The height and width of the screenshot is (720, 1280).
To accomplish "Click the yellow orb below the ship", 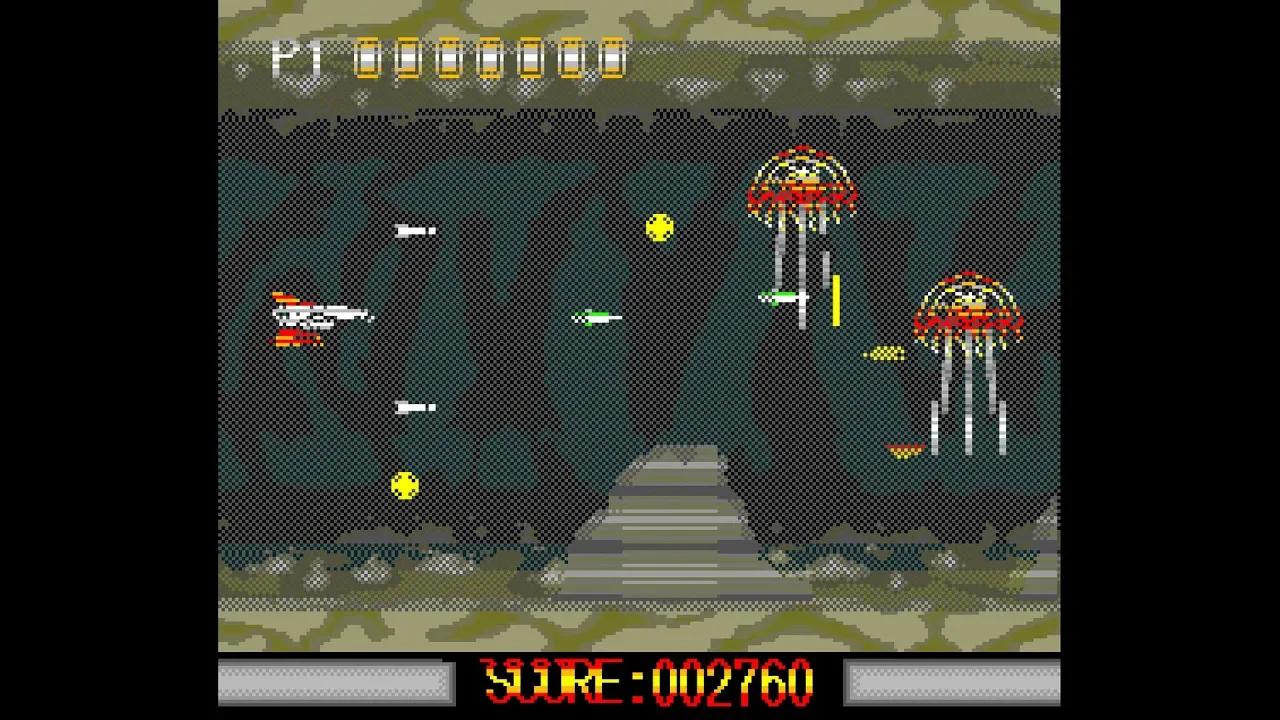I will coord(405,487).
